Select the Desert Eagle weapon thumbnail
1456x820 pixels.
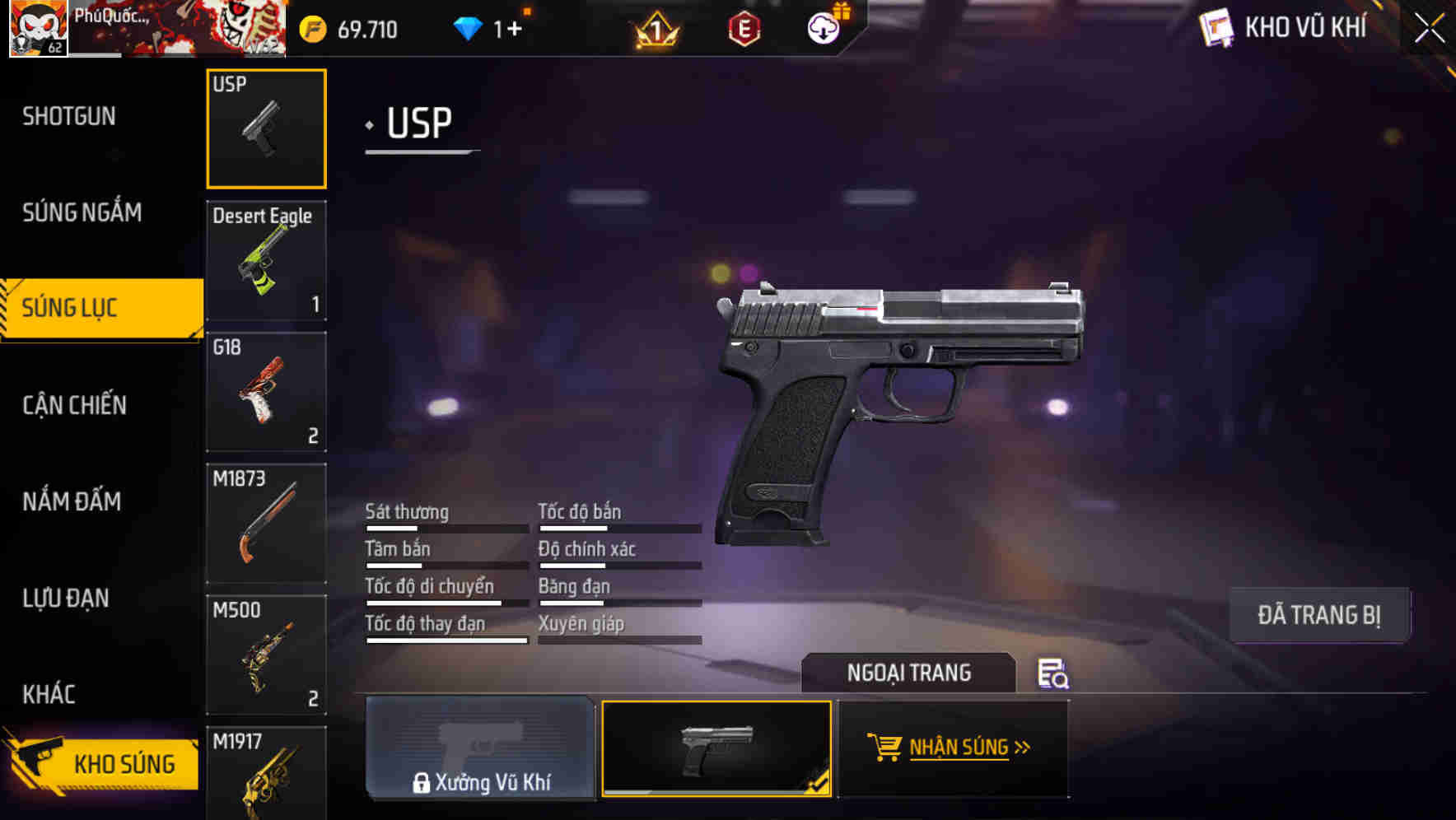click(265, 259)
